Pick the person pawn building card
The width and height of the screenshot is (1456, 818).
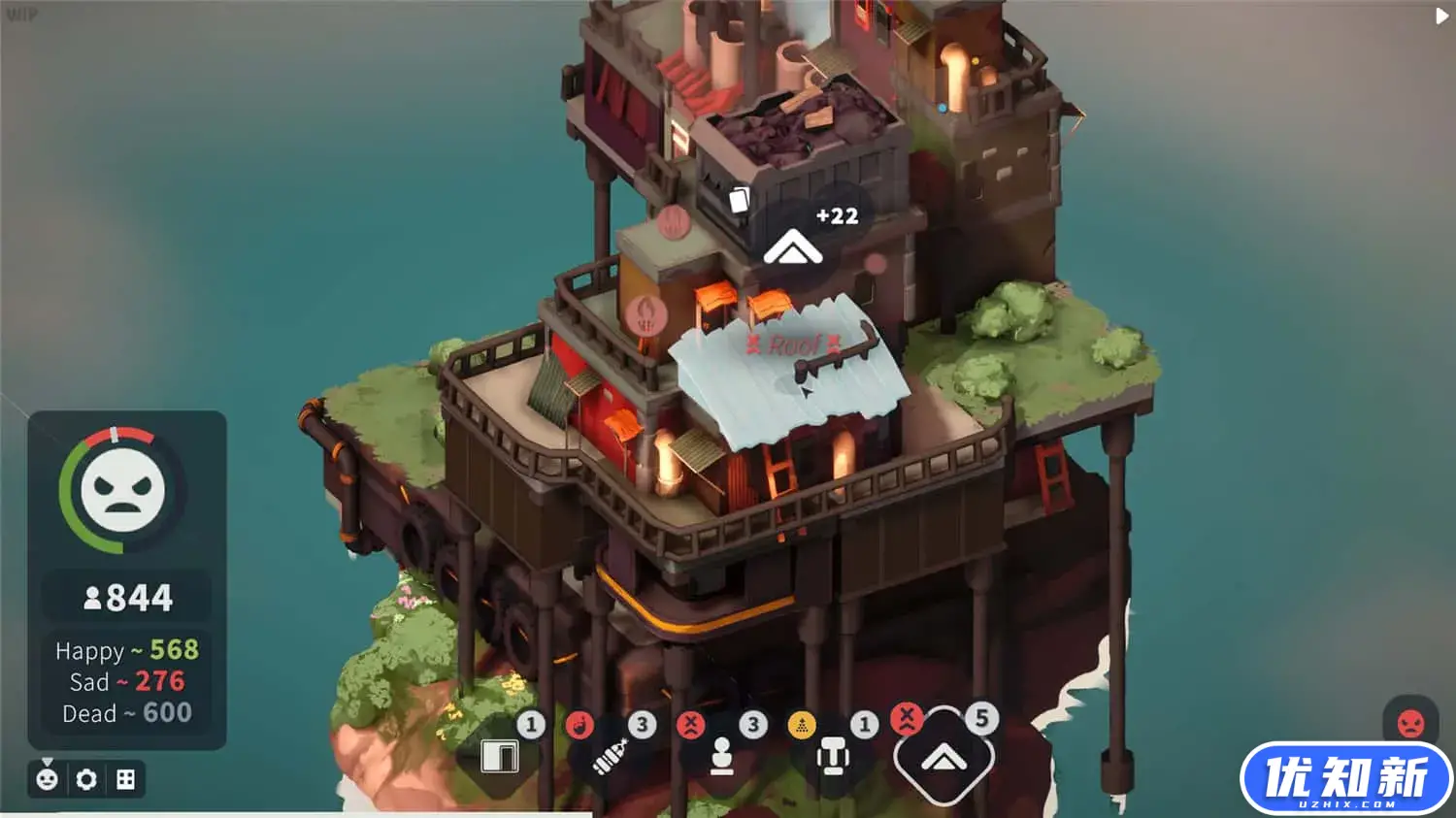[x=721, y=757]
